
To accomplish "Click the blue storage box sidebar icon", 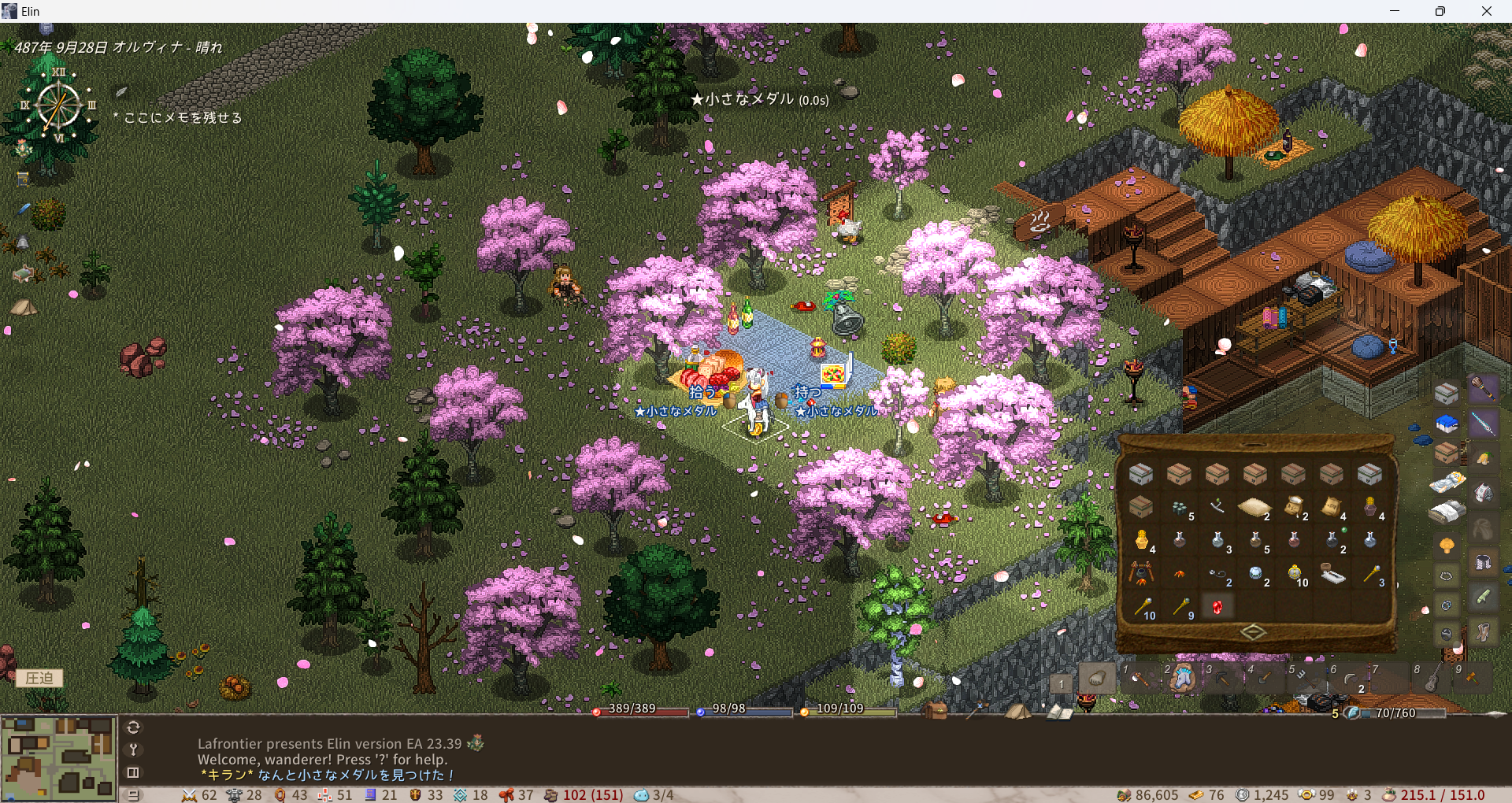I will 1447,424.
